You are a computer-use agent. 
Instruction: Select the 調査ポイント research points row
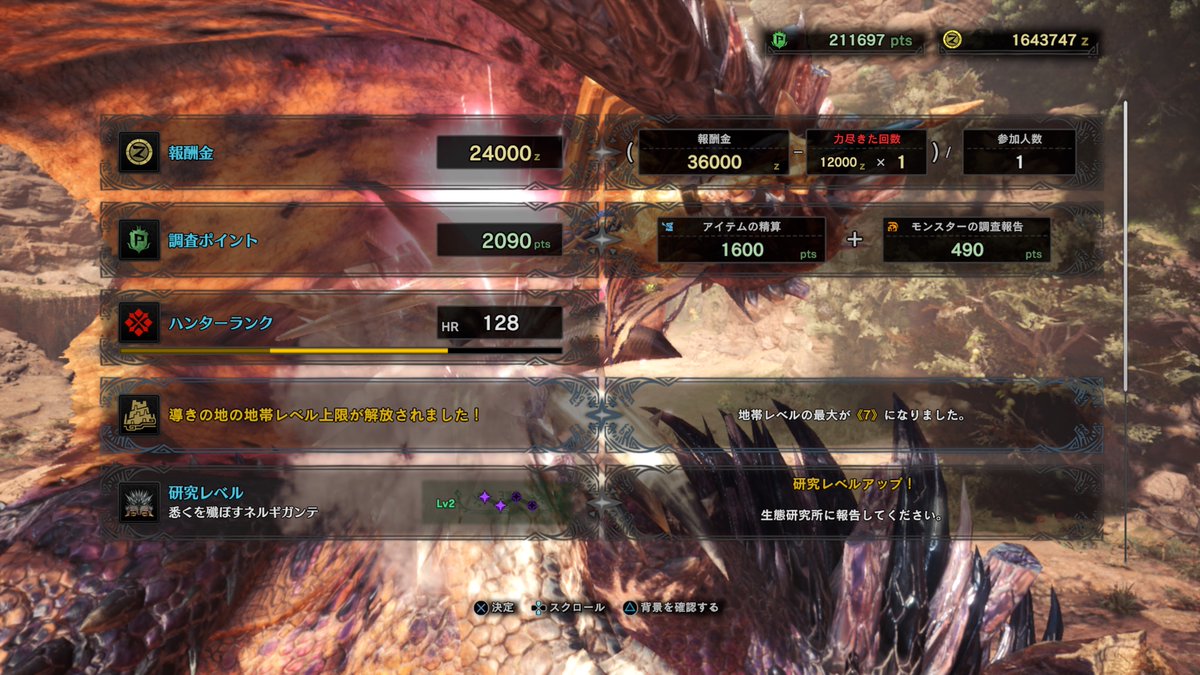coord(340,240)
